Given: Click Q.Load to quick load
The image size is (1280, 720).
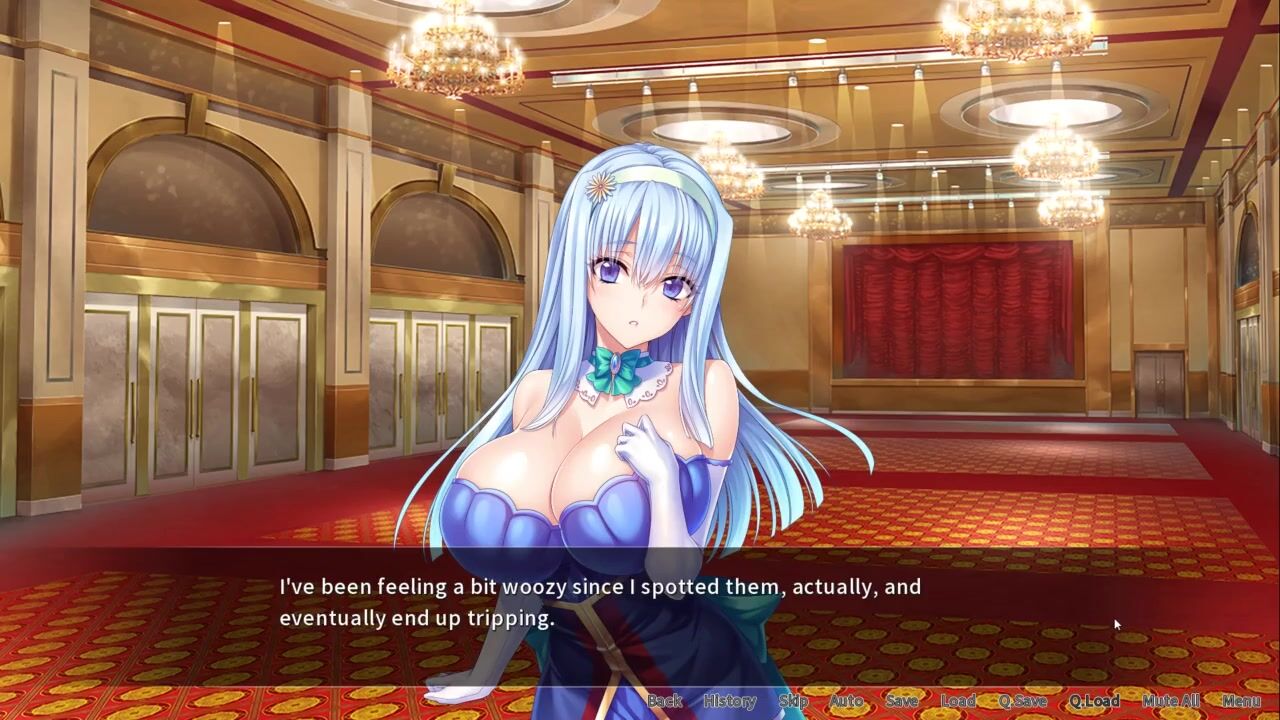Looking at the screenshot, I should click(x=1094, y=701).
